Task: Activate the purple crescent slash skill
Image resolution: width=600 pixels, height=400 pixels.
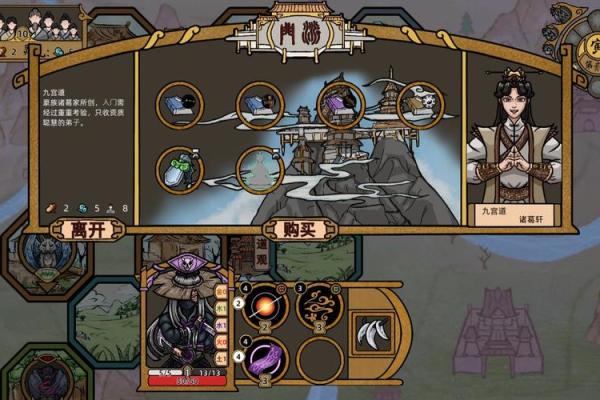Action: click(x=268, y=357)
